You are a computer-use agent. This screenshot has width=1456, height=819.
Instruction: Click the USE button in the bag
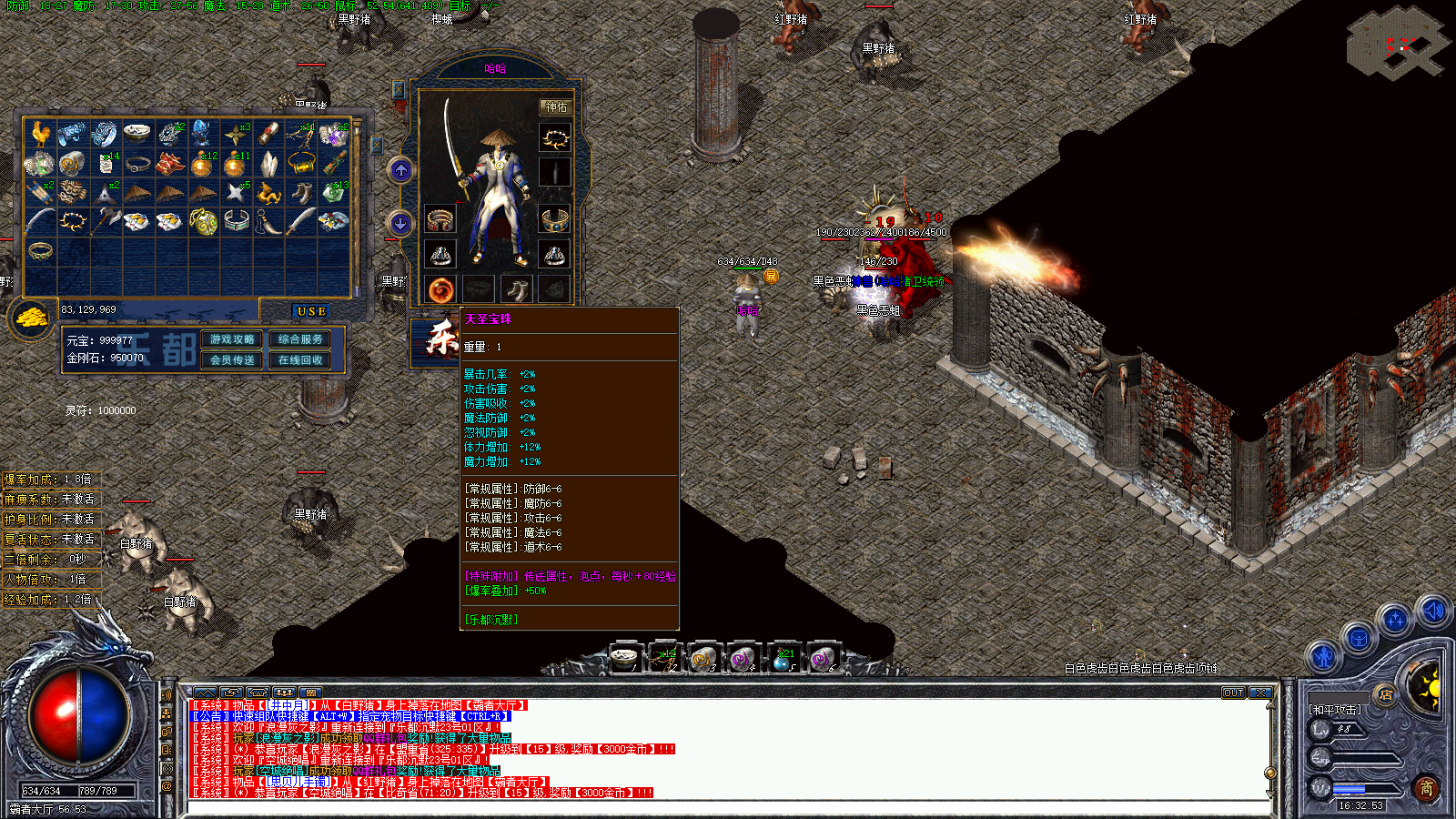point(311,311)
